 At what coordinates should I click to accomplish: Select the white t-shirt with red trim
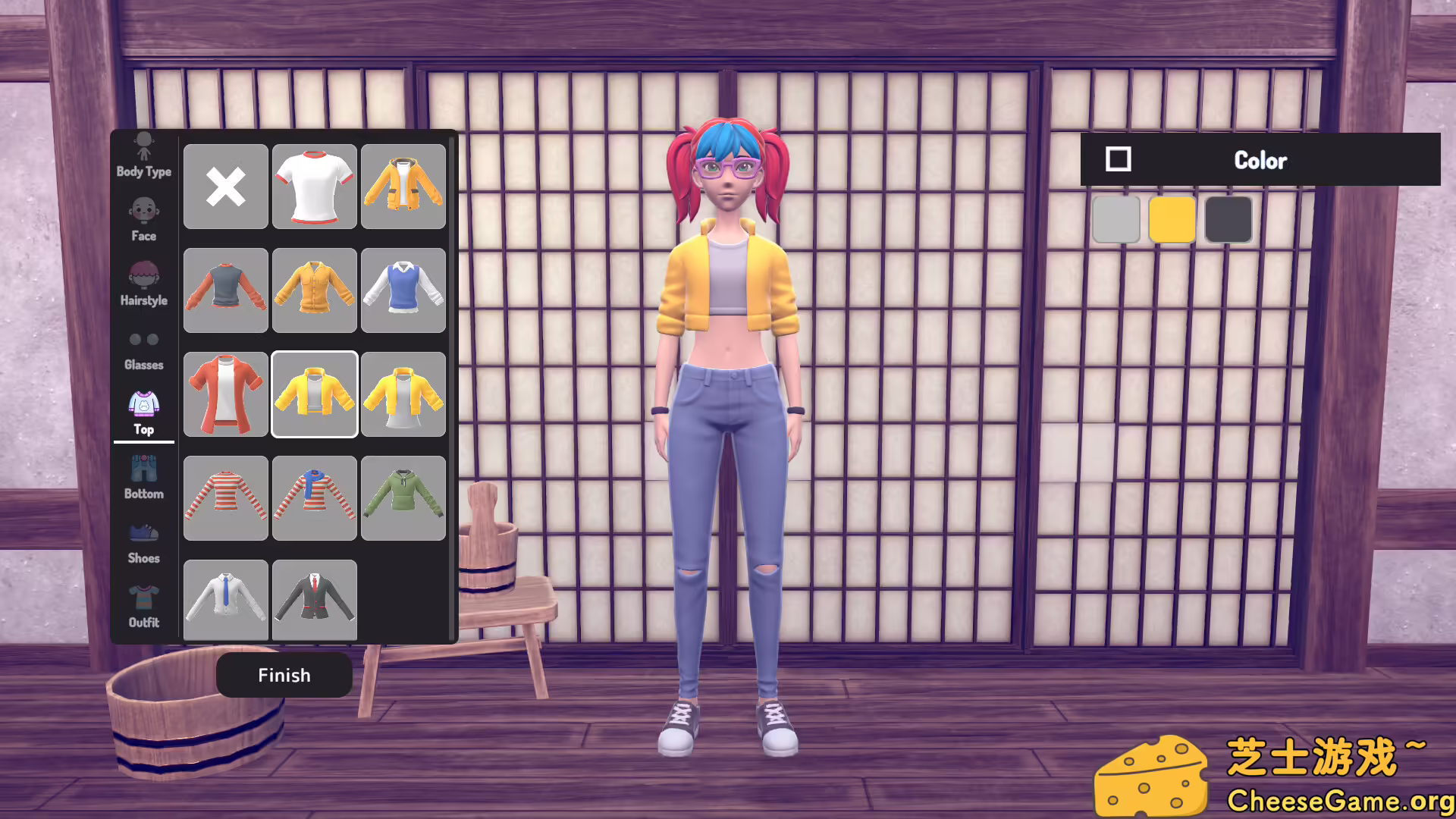314,187
